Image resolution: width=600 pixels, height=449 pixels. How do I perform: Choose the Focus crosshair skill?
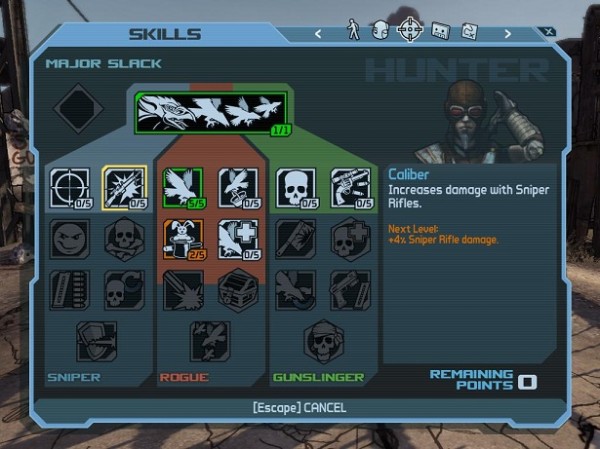click(x=70, y=187)
